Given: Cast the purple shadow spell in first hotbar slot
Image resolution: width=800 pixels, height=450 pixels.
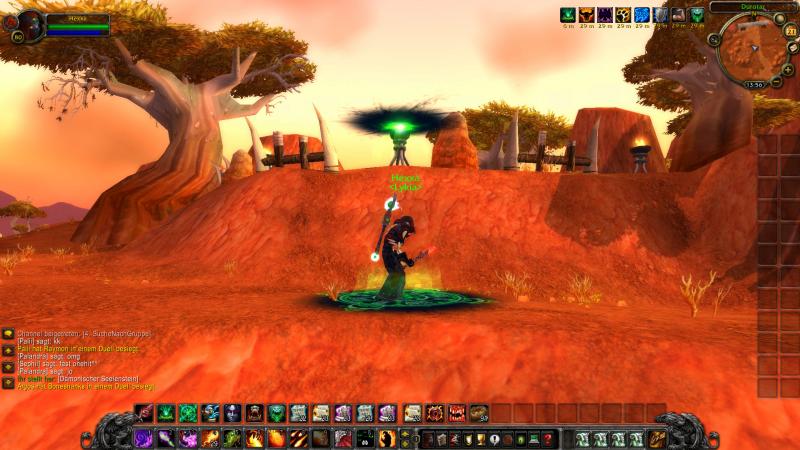Looking at the screenshot, I should pyautogui.click(x=143, y=438).
